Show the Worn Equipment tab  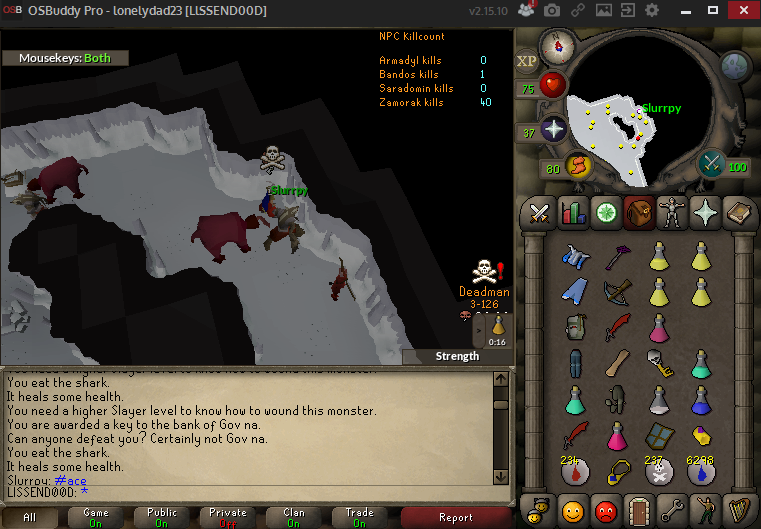click(x=671, y=212)
